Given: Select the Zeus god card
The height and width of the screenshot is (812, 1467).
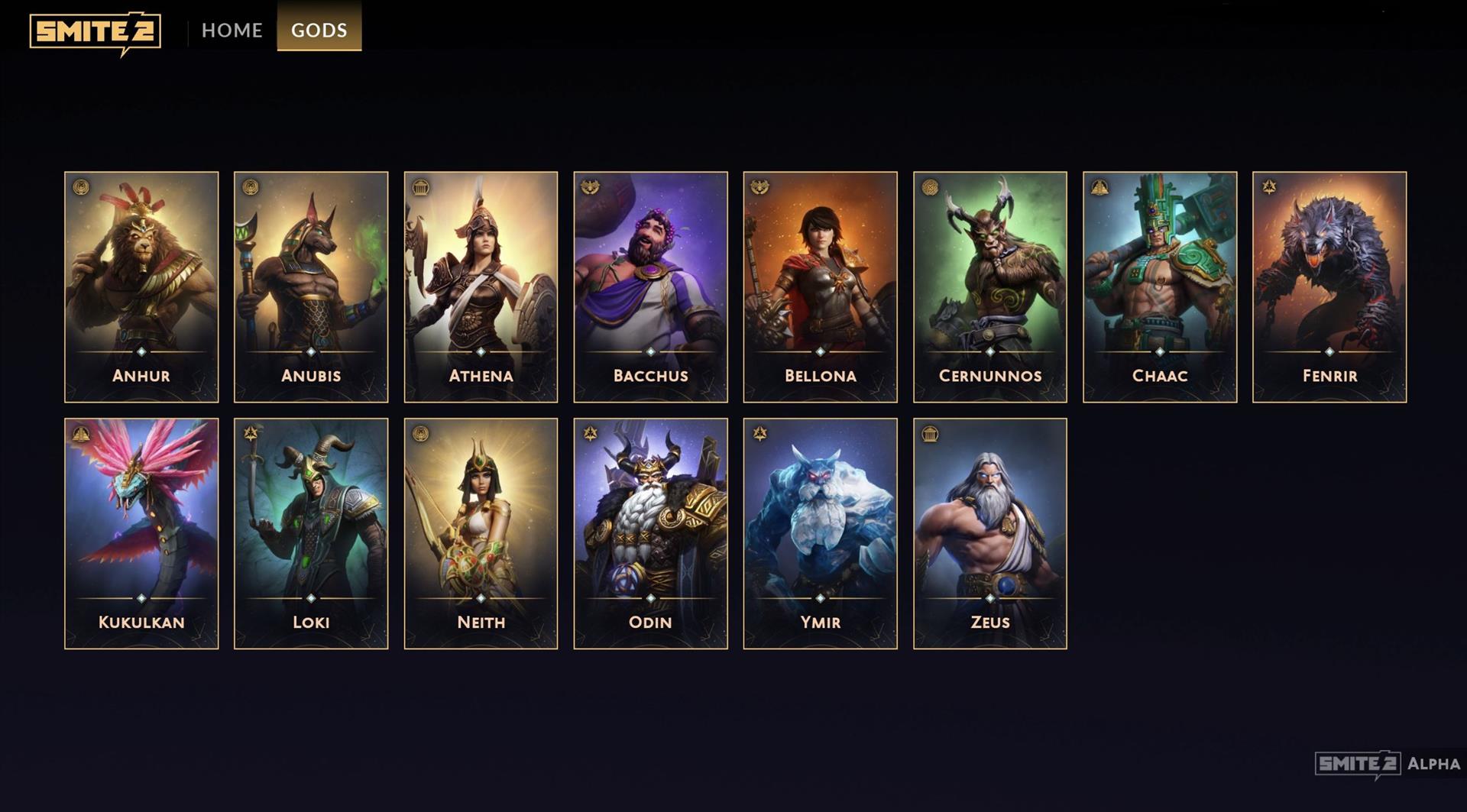Looking at the screenshot, I should point(989,533).
